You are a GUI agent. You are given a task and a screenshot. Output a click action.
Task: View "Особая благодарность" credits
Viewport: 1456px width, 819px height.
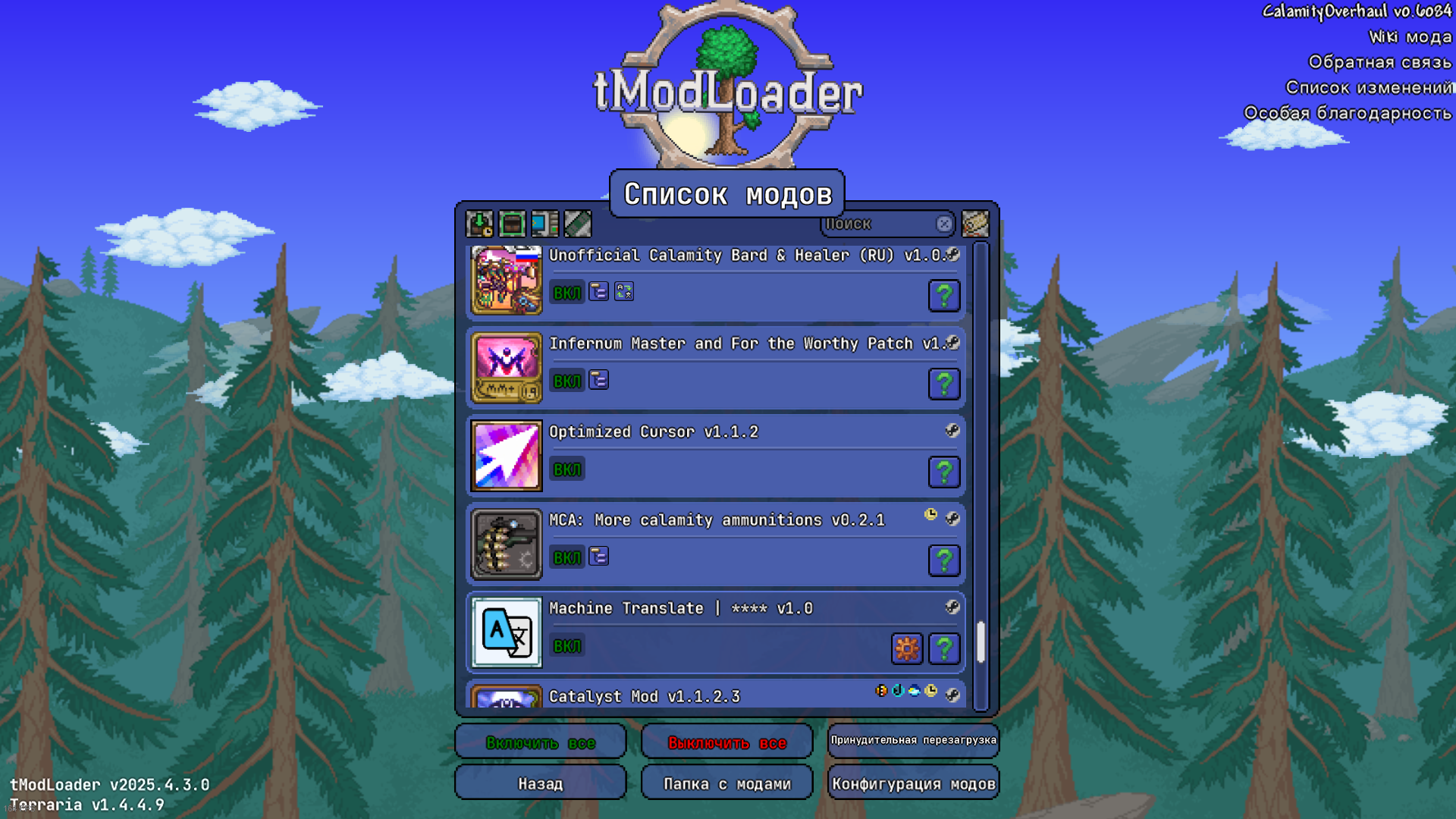tap(1348, 113)
